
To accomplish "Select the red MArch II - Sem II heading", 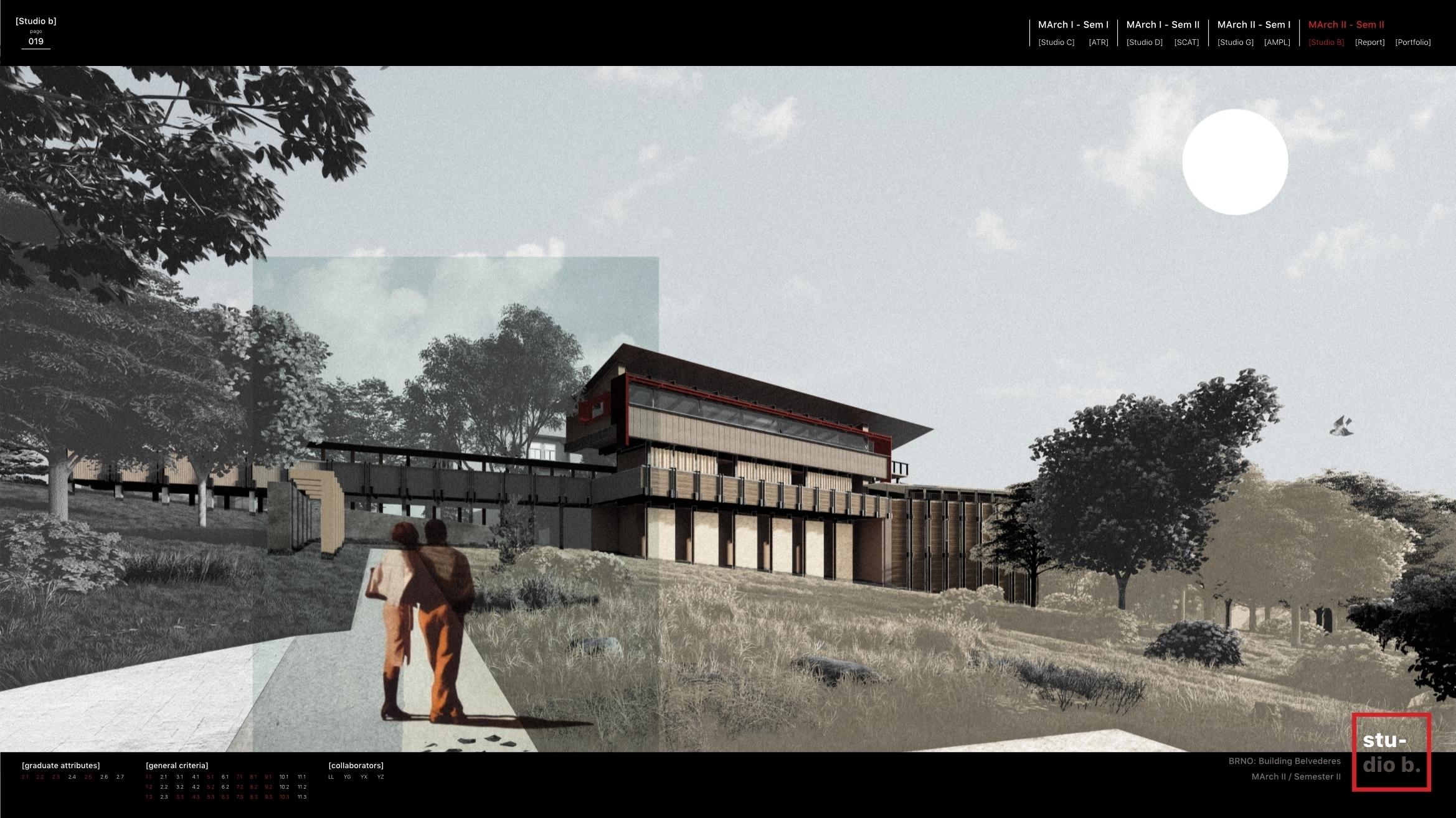I will pos(1346,25).
